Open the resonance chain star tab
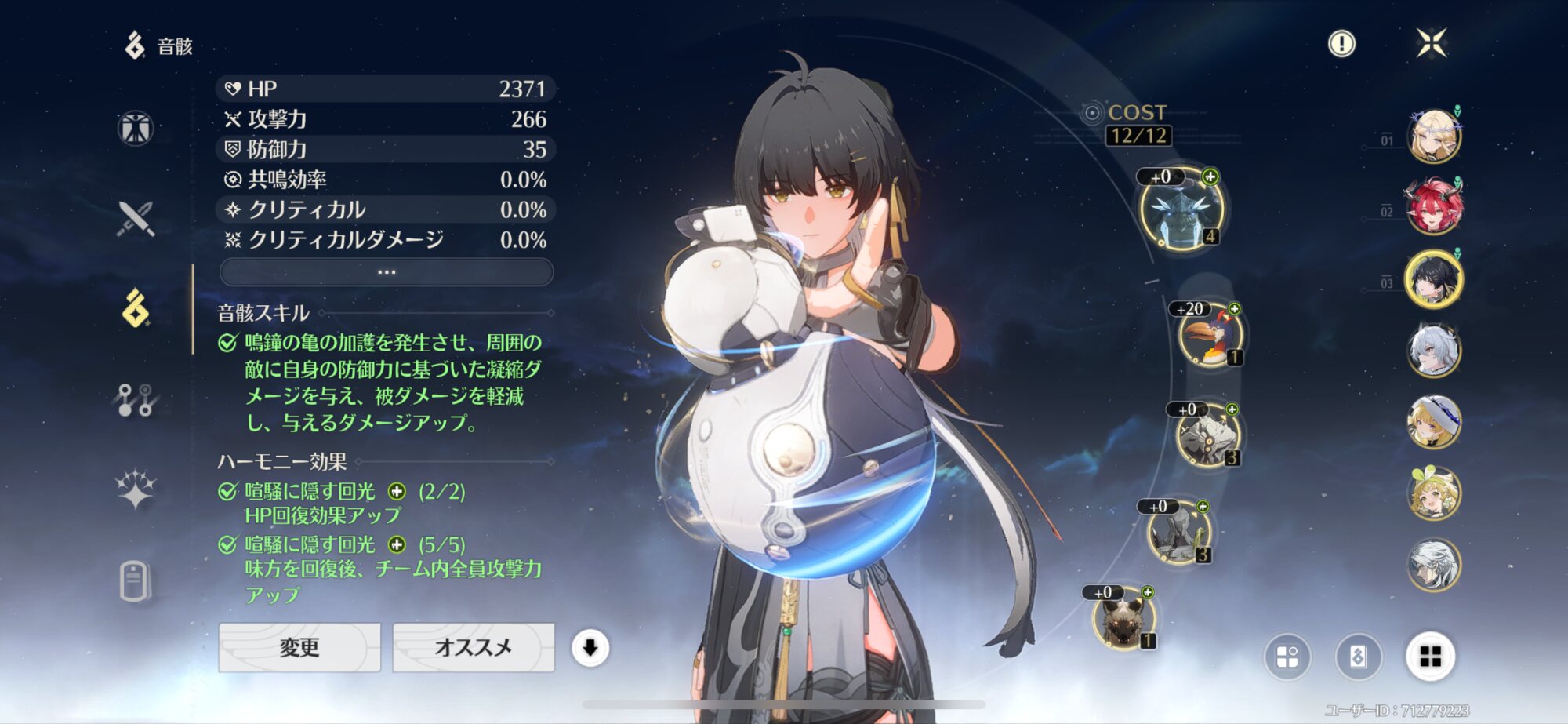The height and width of the screenshot is (724, 1568). [136, 489]
